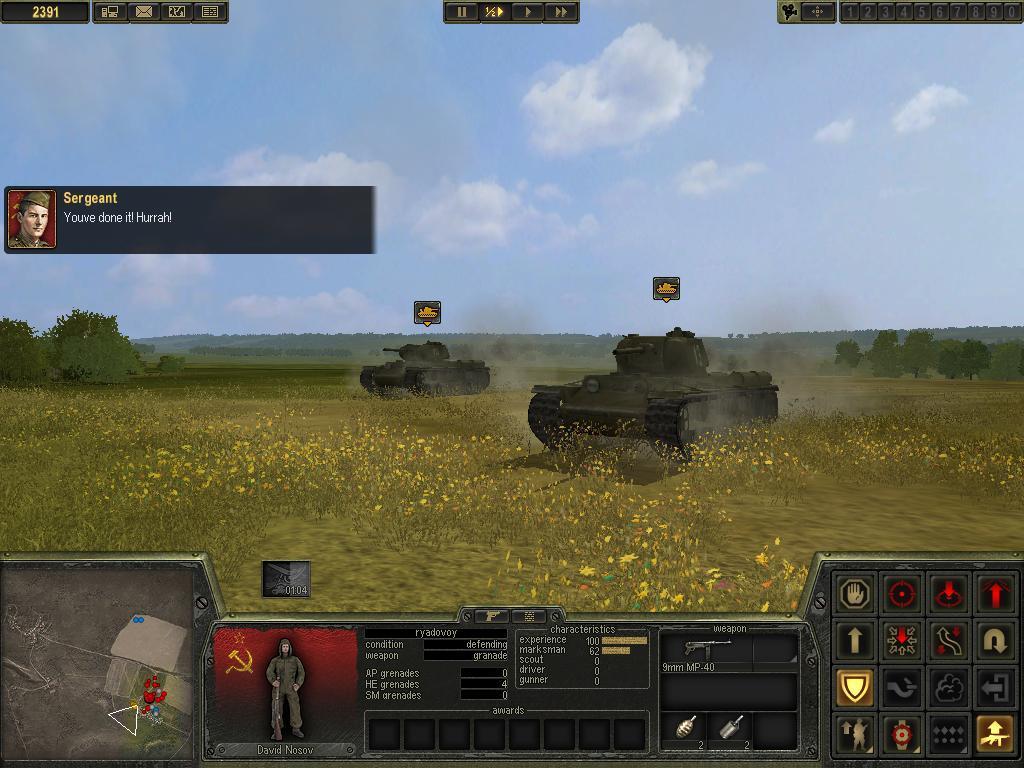The image size is (1024, 768).
Task: Activate the red crosshair attack command
Action: pyautogui.click(x=902, y=594)
